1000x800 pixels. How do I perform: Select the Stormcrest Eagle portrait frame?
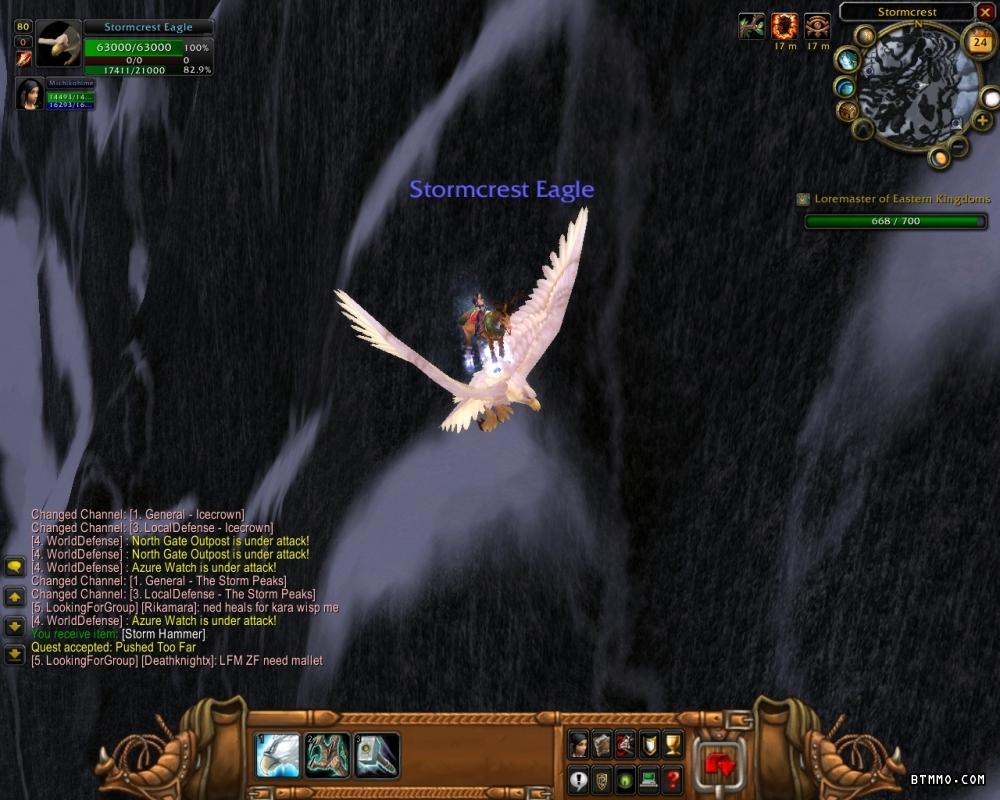(x=57, y=44)
